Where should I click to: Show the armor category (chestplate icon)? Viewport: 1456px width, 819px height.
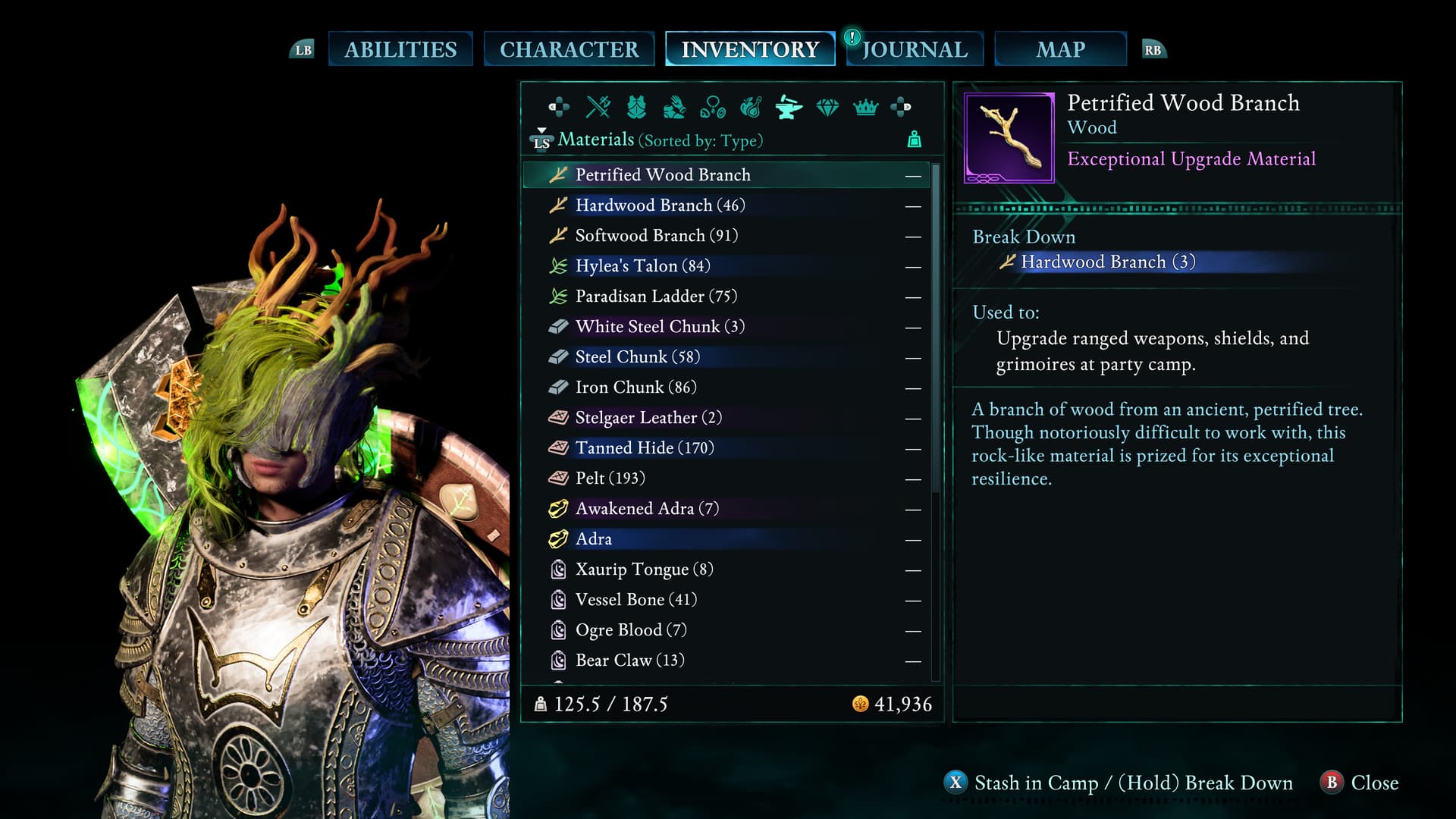636,107
